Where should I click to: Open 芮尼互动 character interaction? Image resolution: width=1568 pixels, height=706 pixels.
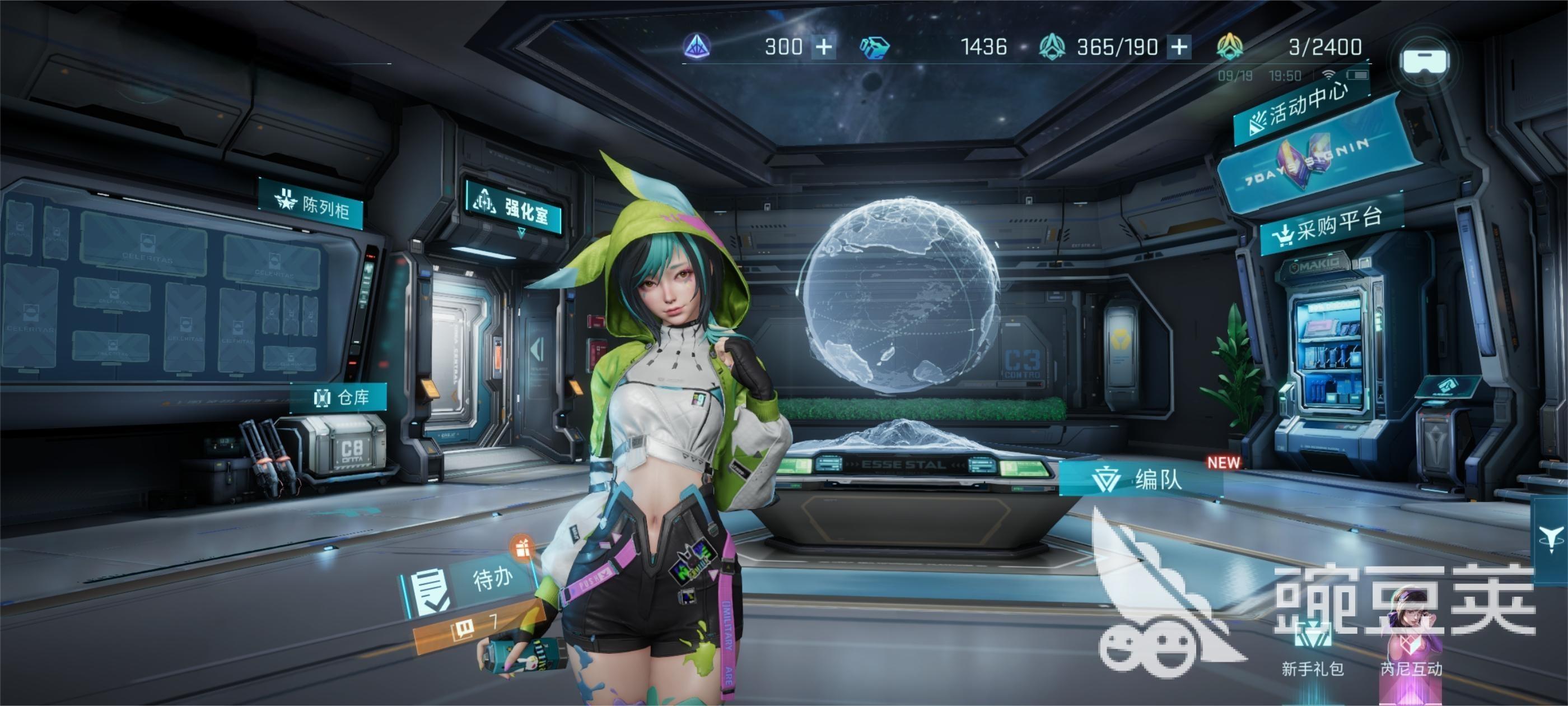(x=1411, y=645)
